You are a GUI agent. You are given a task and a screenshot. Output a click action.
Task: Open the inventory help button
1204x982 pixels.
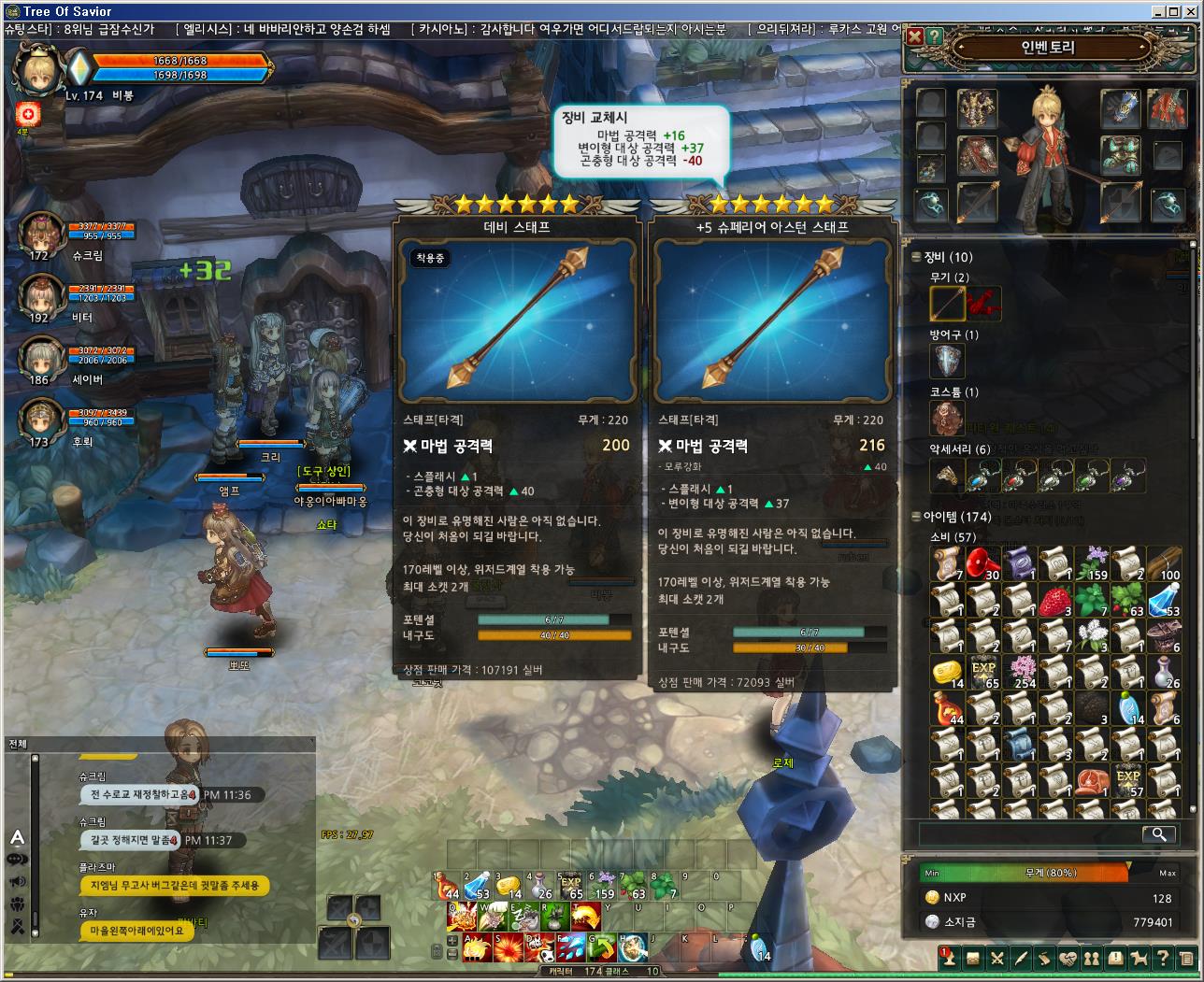pos(934,36)
